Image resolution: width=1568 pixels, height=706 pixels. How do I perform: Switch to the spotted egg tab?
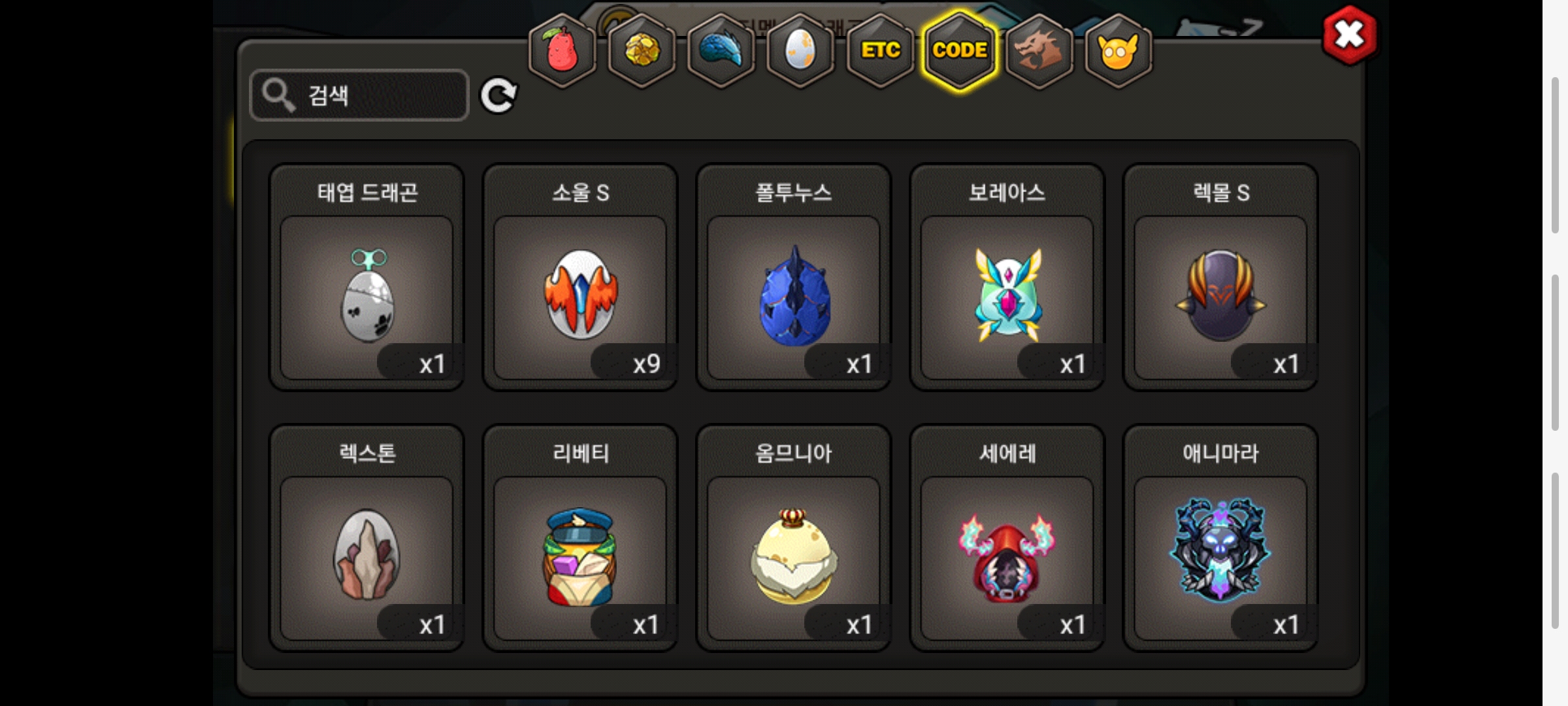point(800,50)
